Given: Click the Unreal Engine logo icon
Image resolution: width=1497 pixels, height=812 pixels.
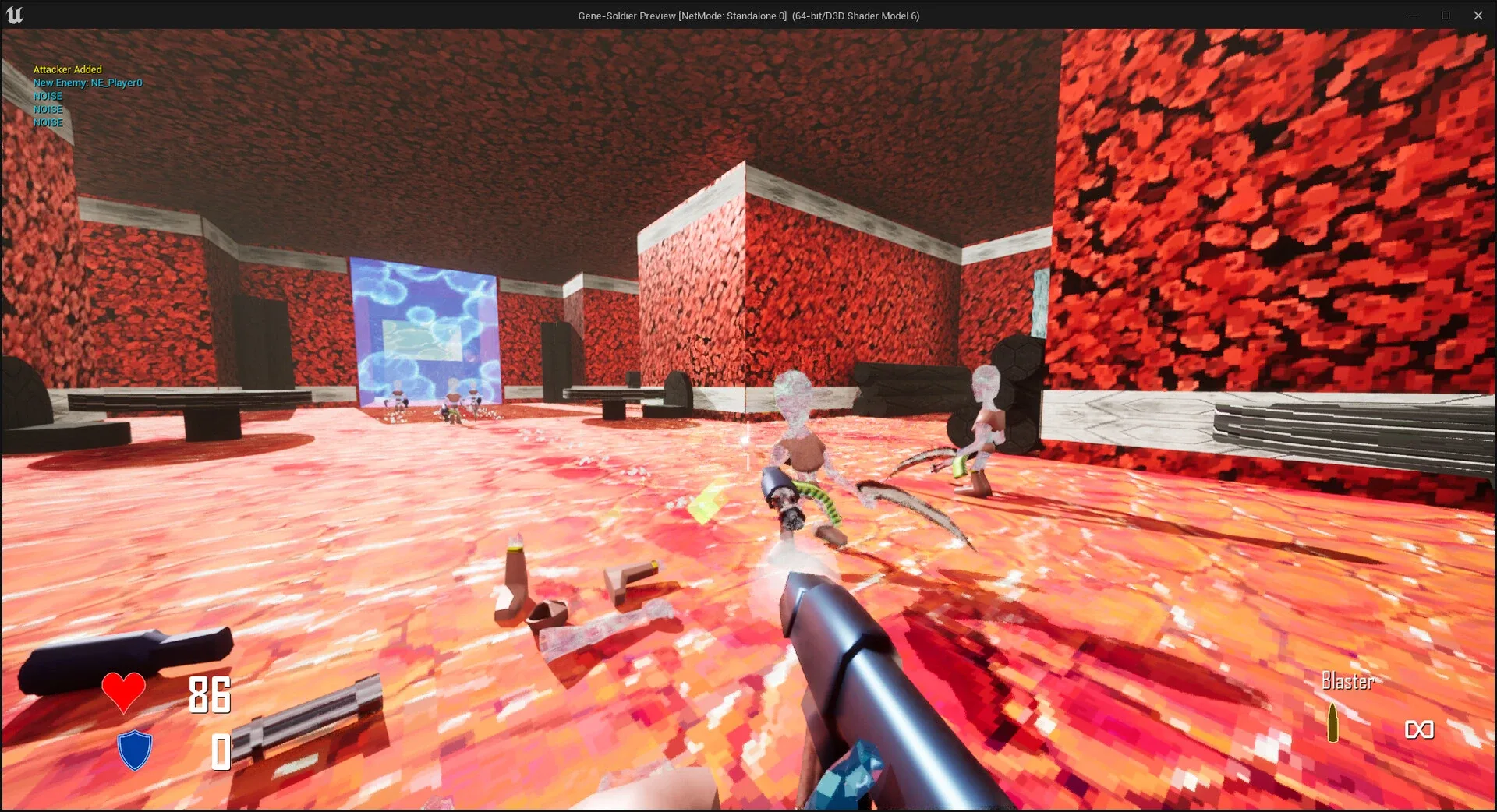Looking at the screenshot, I should pyautogui.click(x=16, y=14).
